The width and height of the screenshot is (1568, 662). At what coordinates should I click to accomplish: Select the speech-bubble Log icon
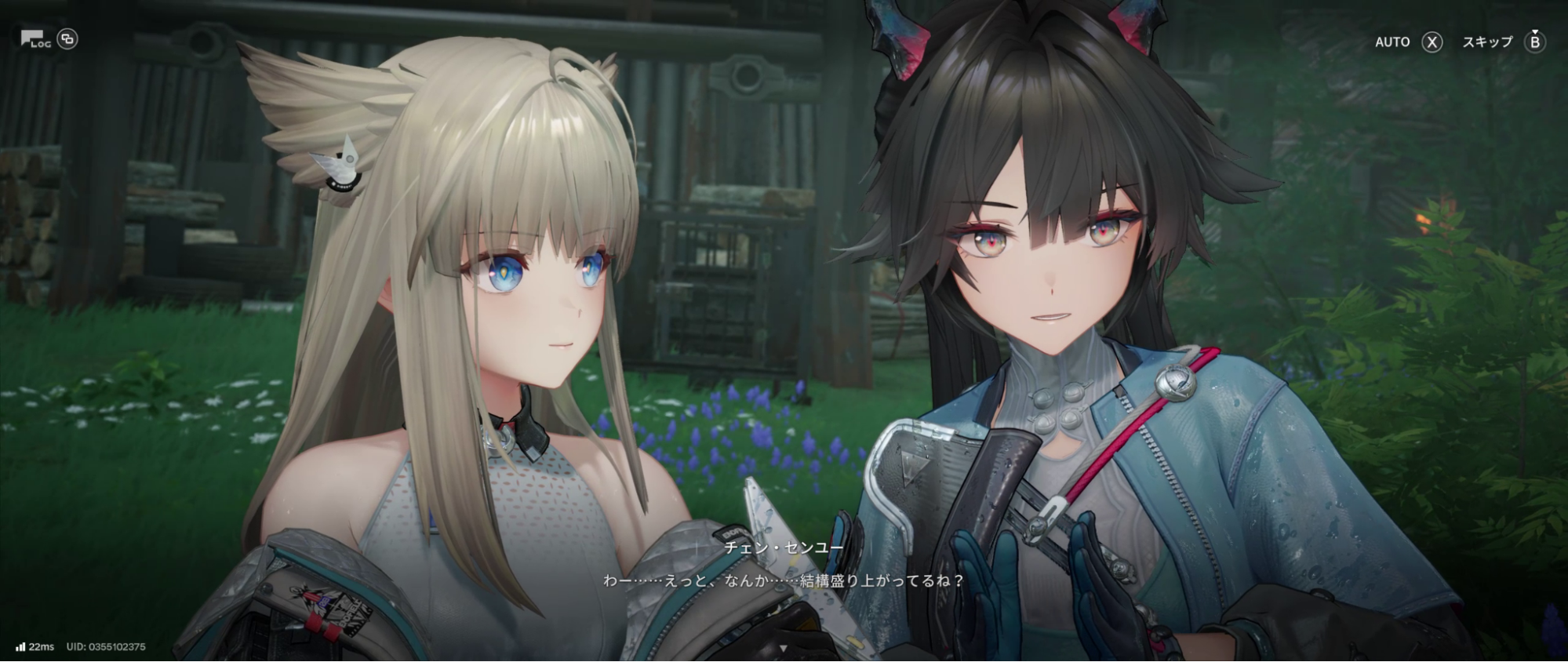click(32, 39)
